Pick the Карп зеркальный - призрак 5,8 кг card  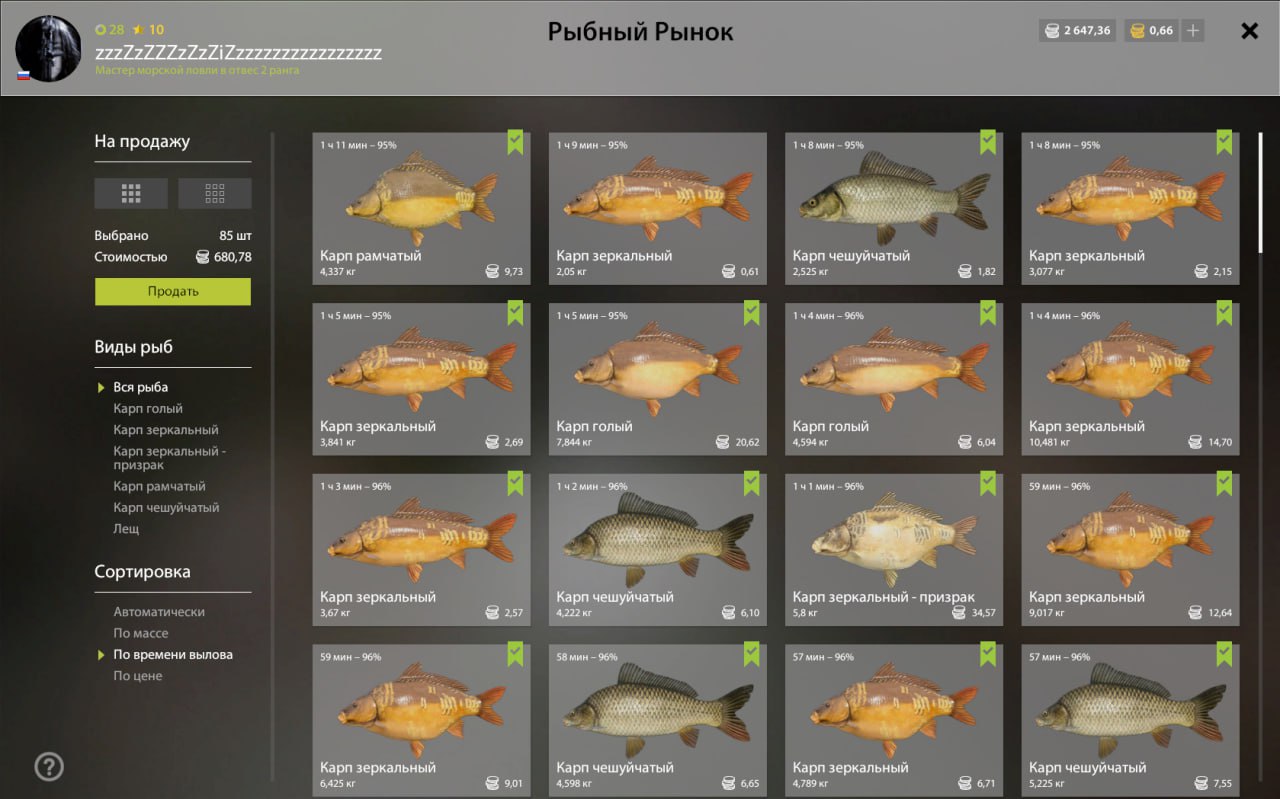pos(893,549)
